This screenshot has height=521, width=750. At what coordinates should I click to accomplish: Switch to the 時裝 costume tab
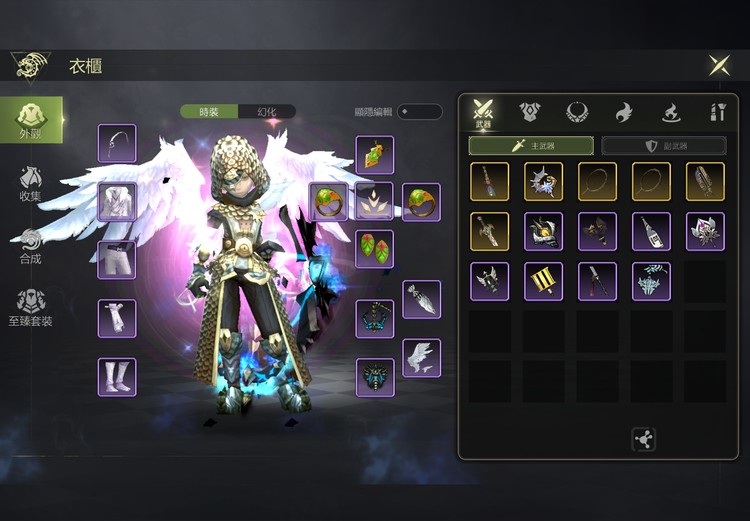210,112
